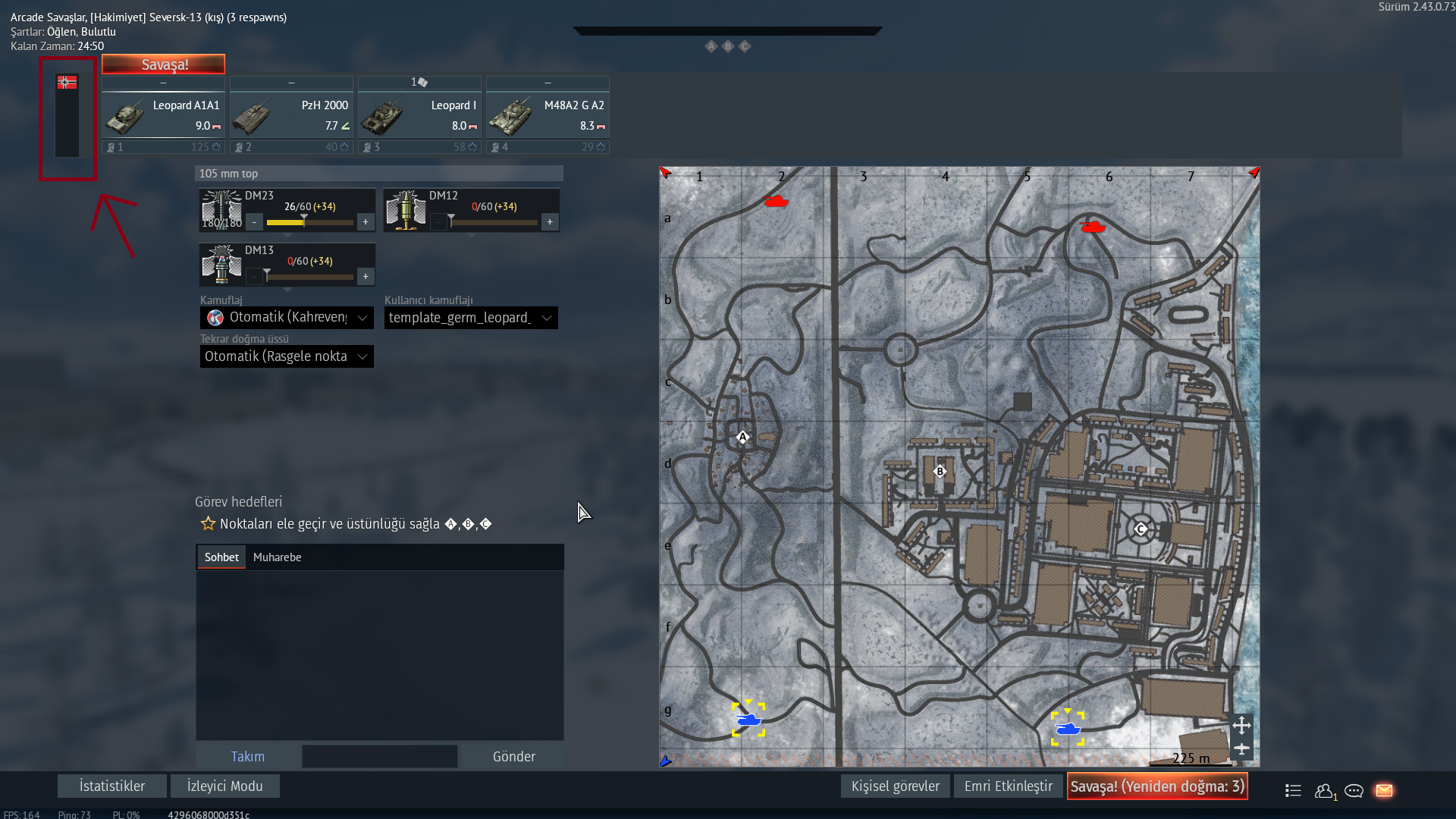
Task: Select the M48A2 G A2 vehicle
Action: (x=548, y=115)
